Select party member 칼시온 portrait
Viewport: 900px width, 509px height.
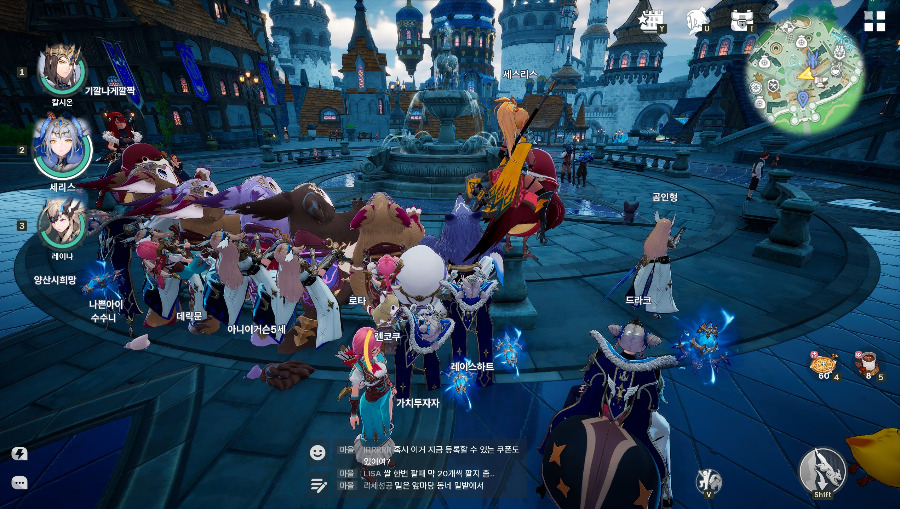coord(62,68)
